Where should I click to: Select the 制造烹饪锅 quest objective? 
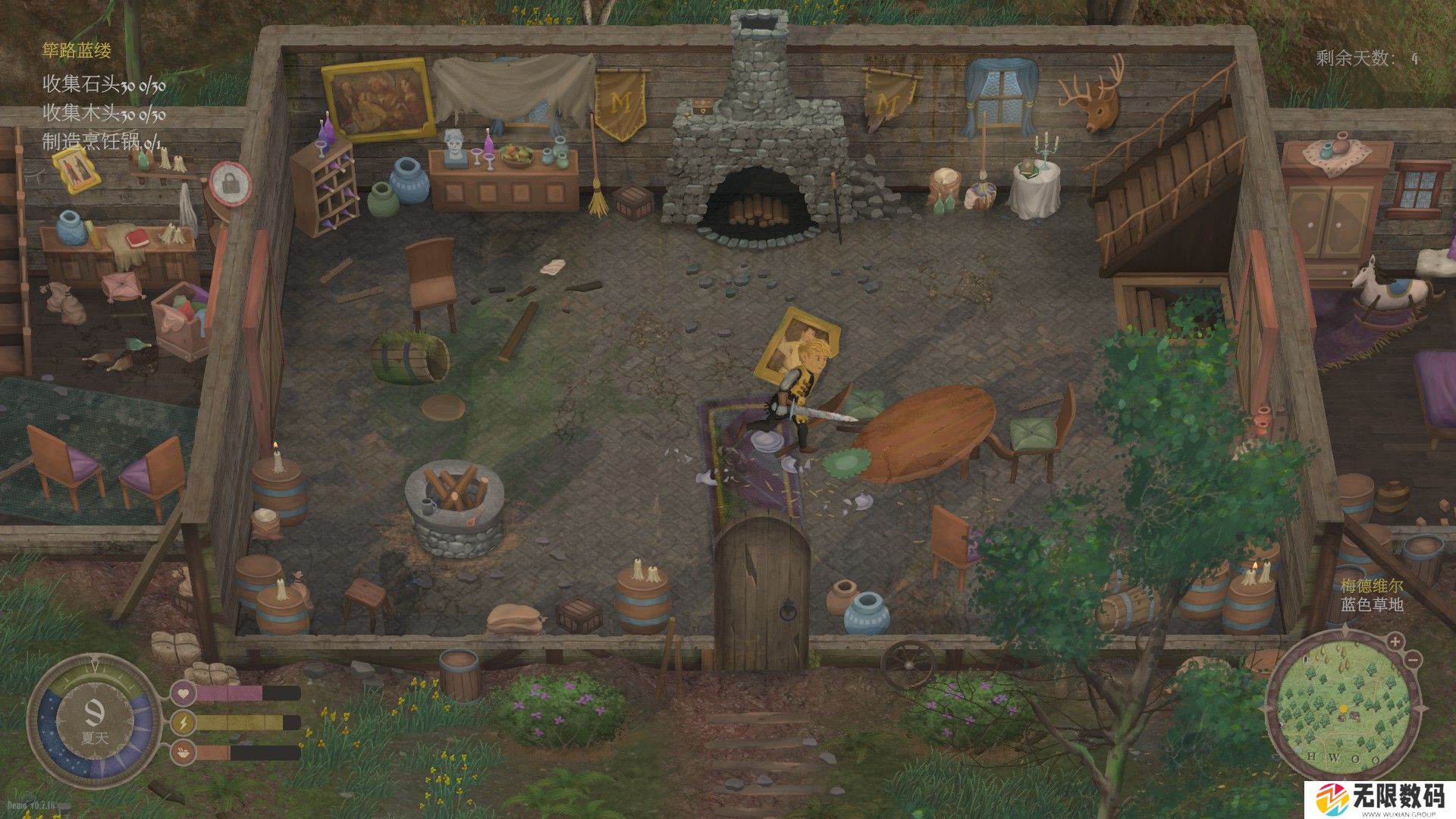(x=102, y=142)
